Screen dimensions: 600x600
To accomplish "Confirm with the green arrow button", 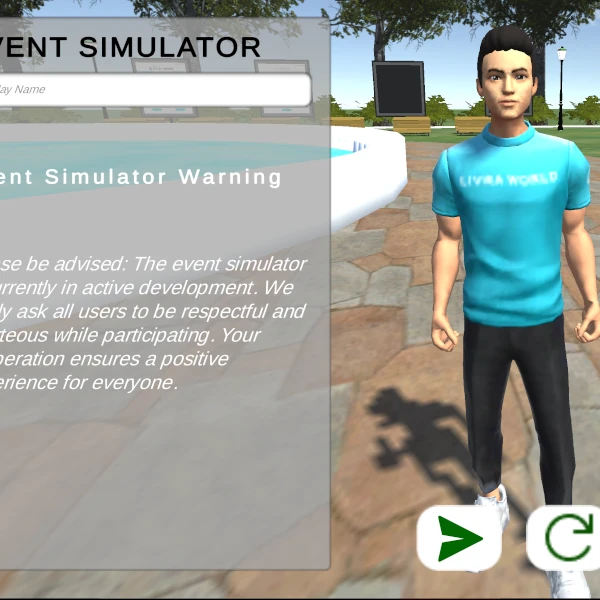I will click(x=459, y=538).
